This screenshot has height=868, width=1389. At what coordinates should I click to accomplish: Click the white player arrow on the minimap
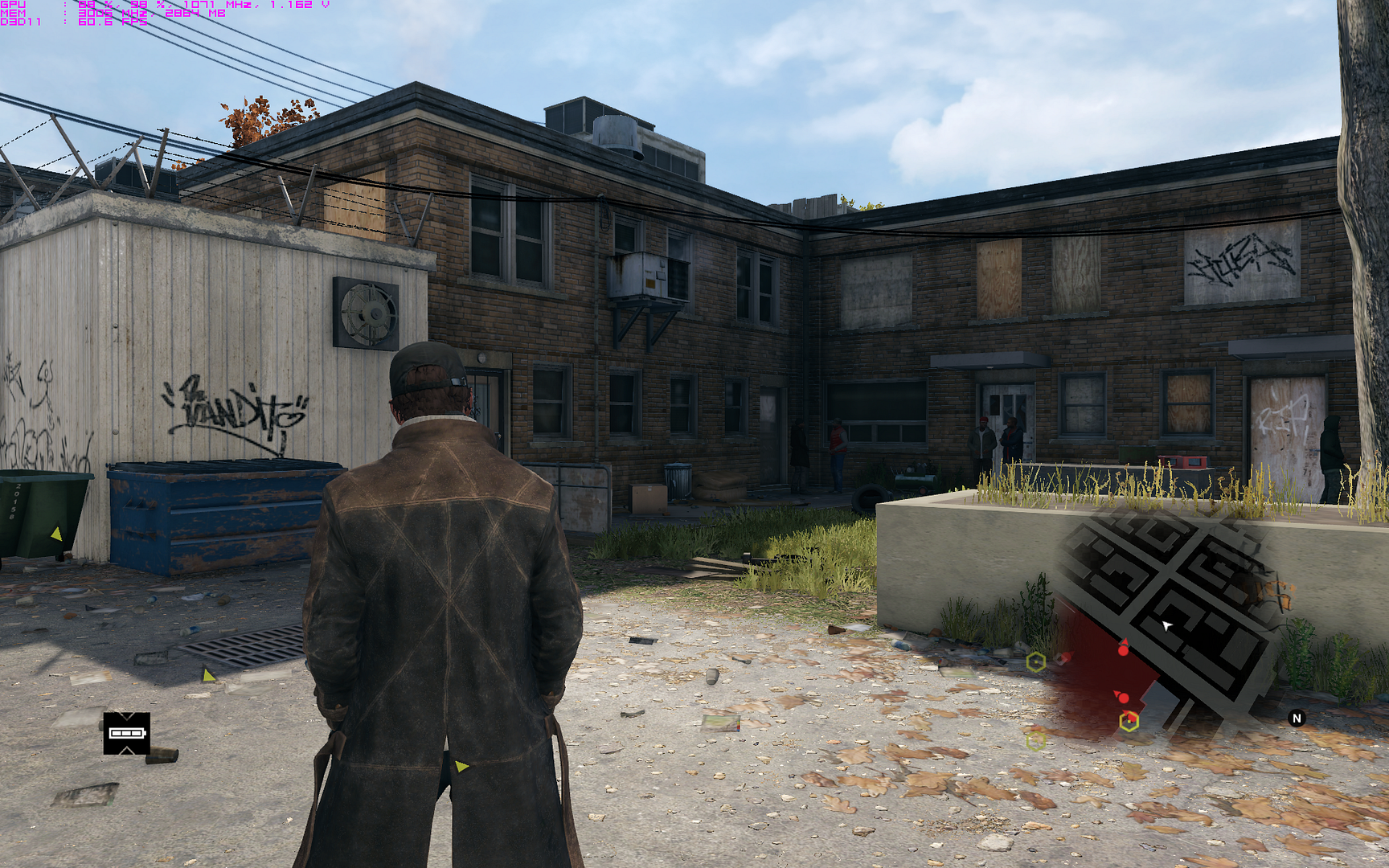pyautogui.click(x=1166, y=625)
